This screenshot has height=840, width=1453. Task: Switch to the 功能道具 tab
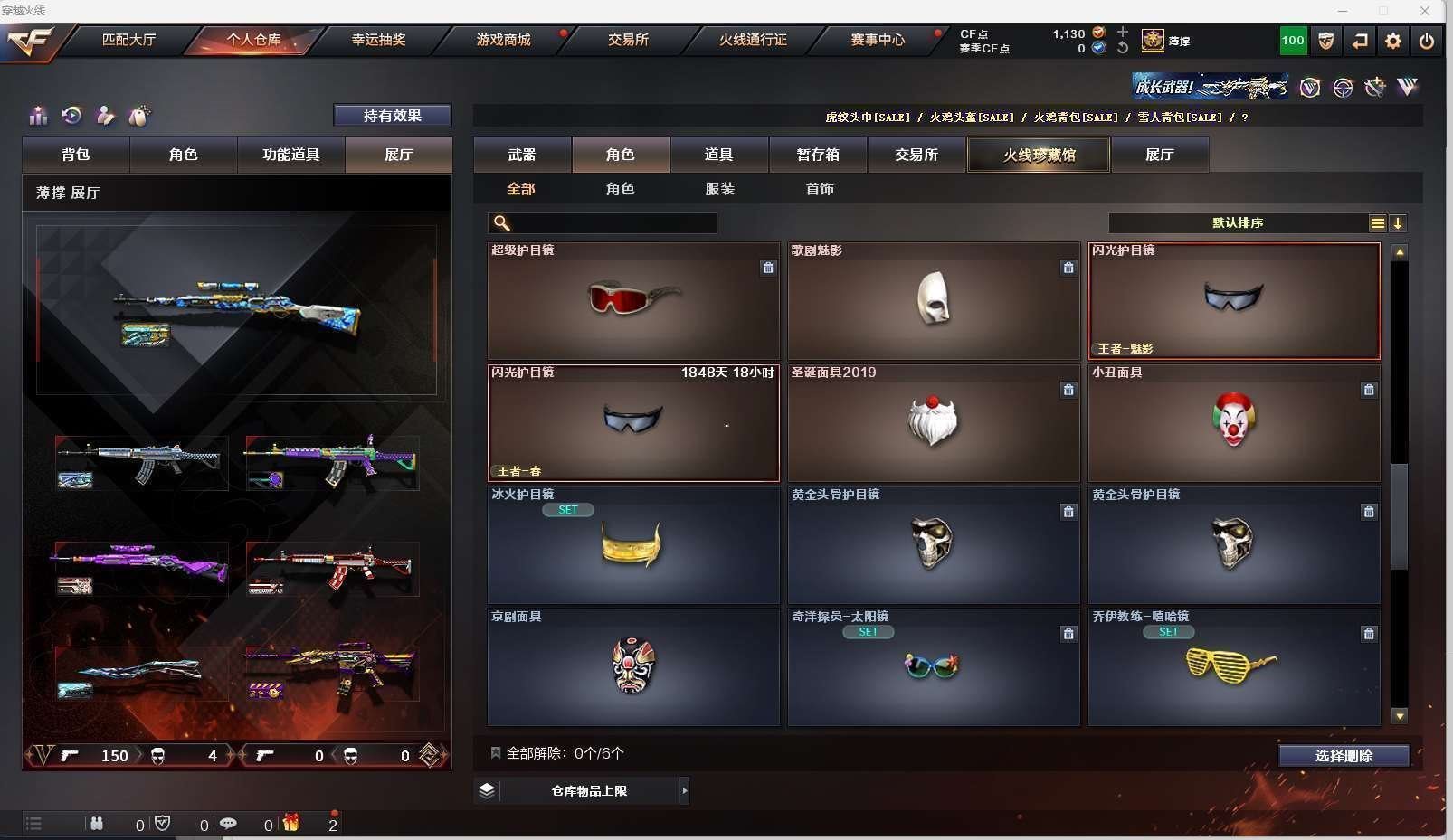290,155
